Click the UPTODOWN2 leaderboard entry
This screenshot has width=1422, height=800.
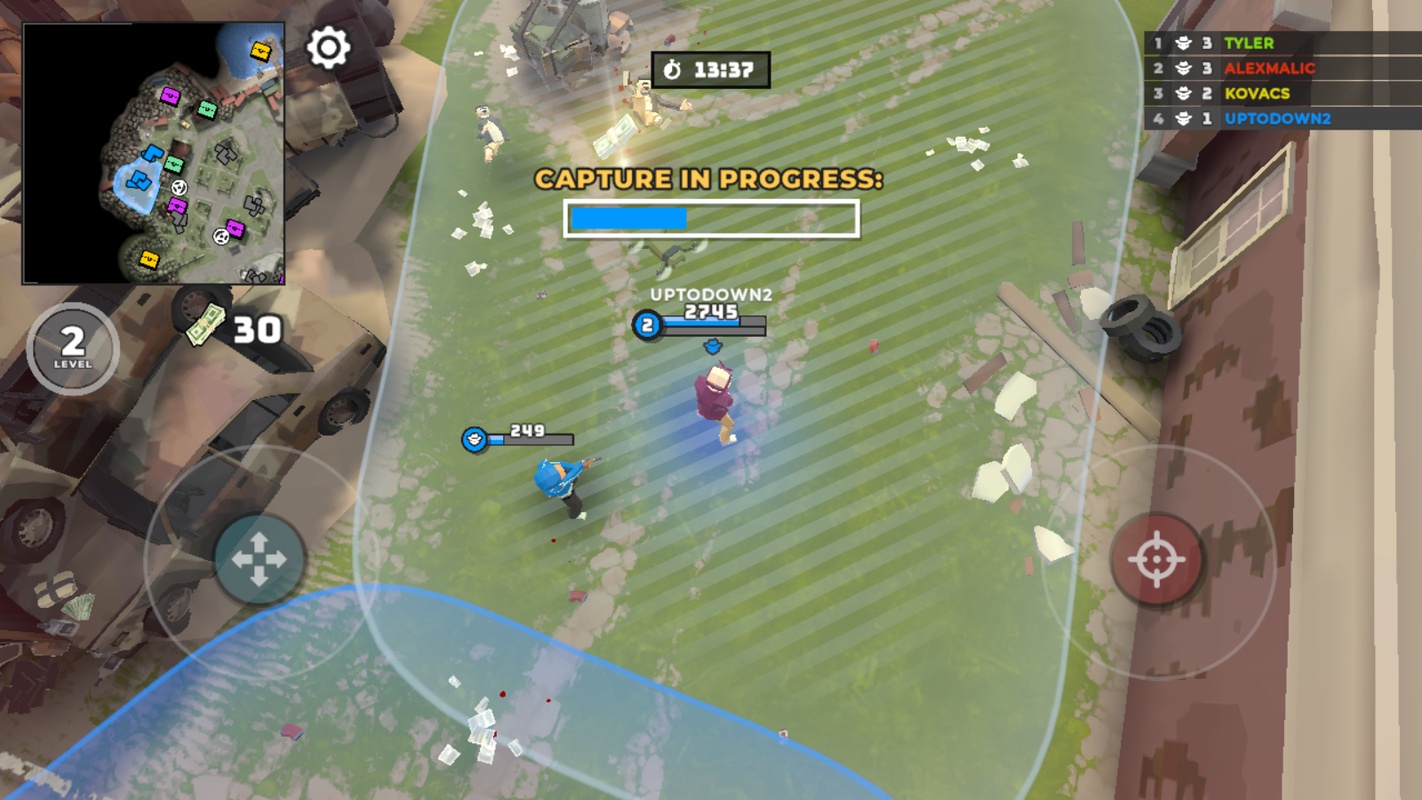point(1282,118)
